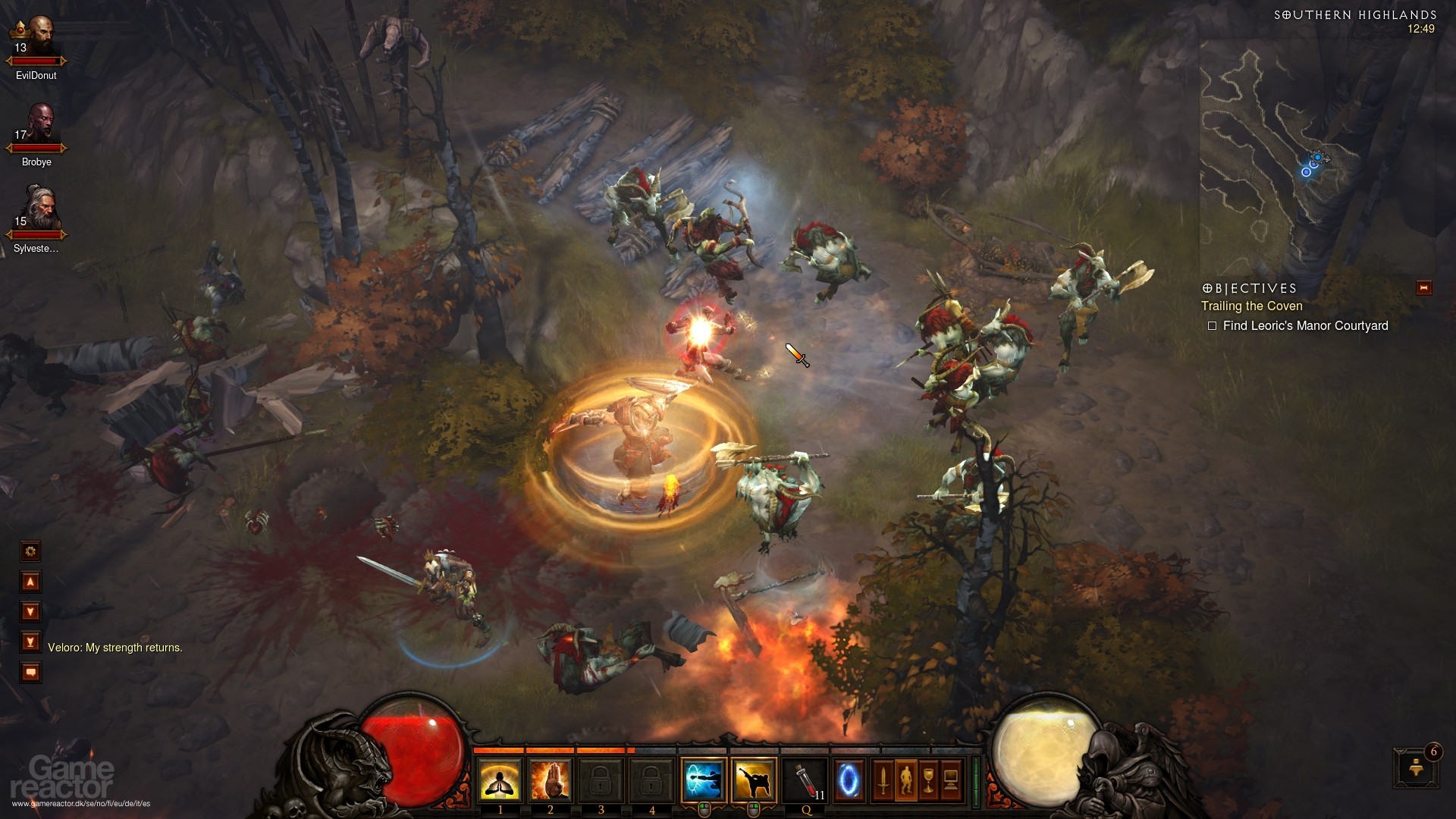
Task: Open the achievements goblet menu
Action: (928, 781)
